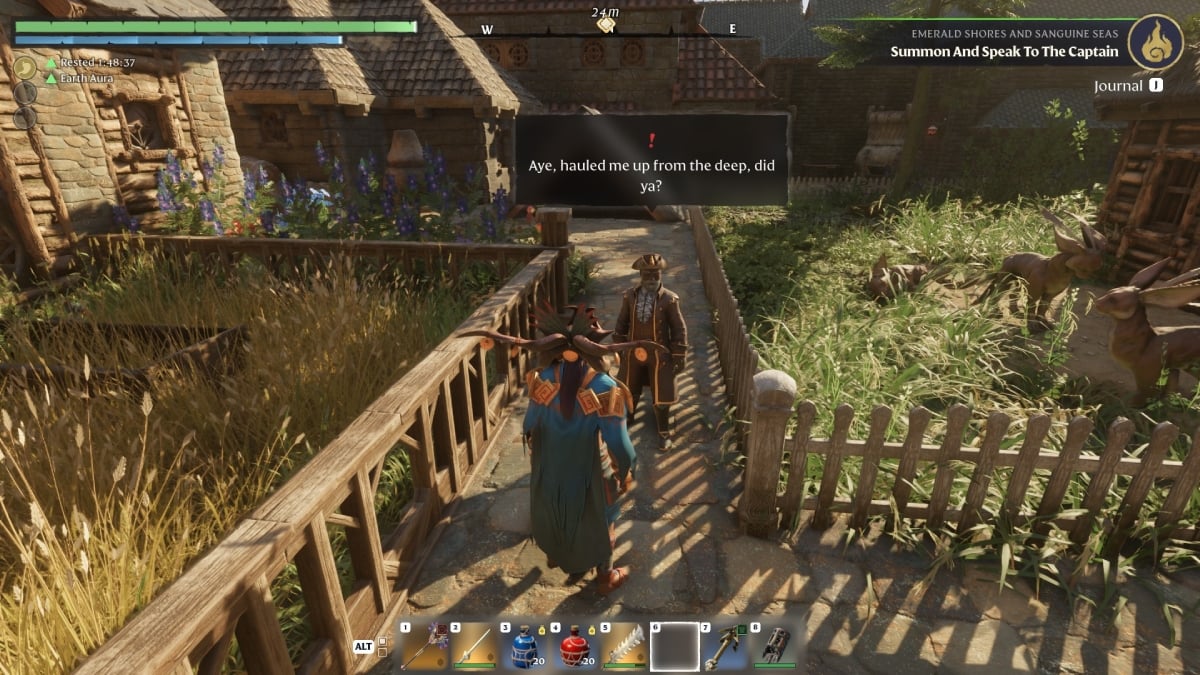Screen dimensions: 1200x675
Task: Select the empty hotbar slot 6
Action: pyautogui.click(x=675, y=646)
